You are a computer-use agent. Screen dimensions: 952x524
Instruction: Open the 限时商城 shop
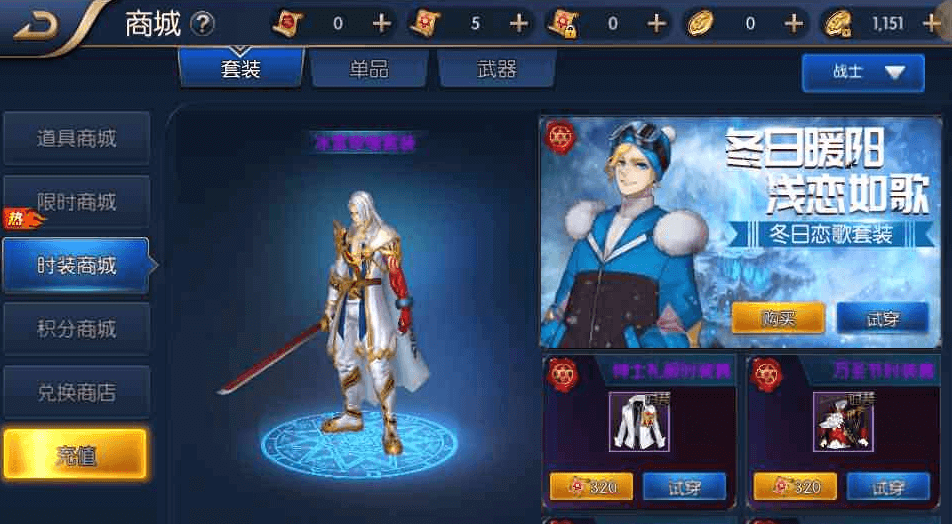76,202
